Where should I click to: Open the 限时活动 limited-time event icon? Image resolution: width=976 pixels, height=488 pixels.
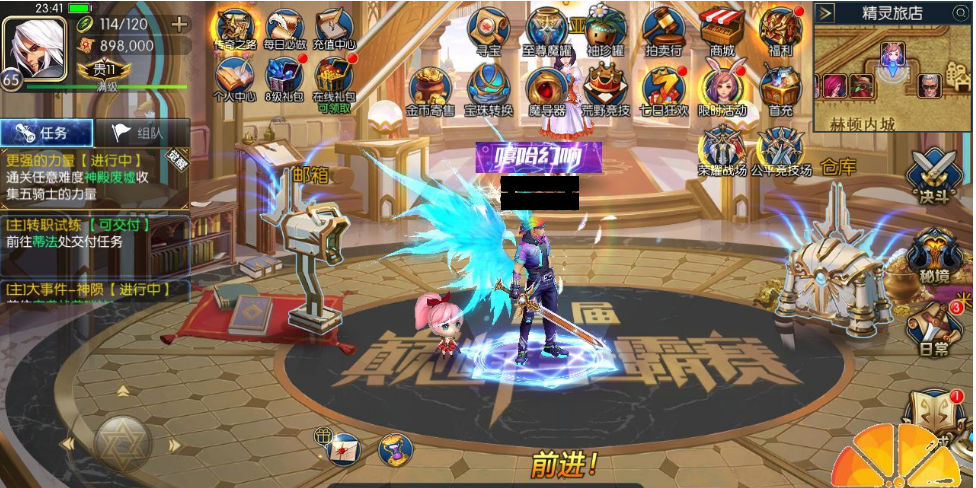pyautogui.click(x=721, y=89)
